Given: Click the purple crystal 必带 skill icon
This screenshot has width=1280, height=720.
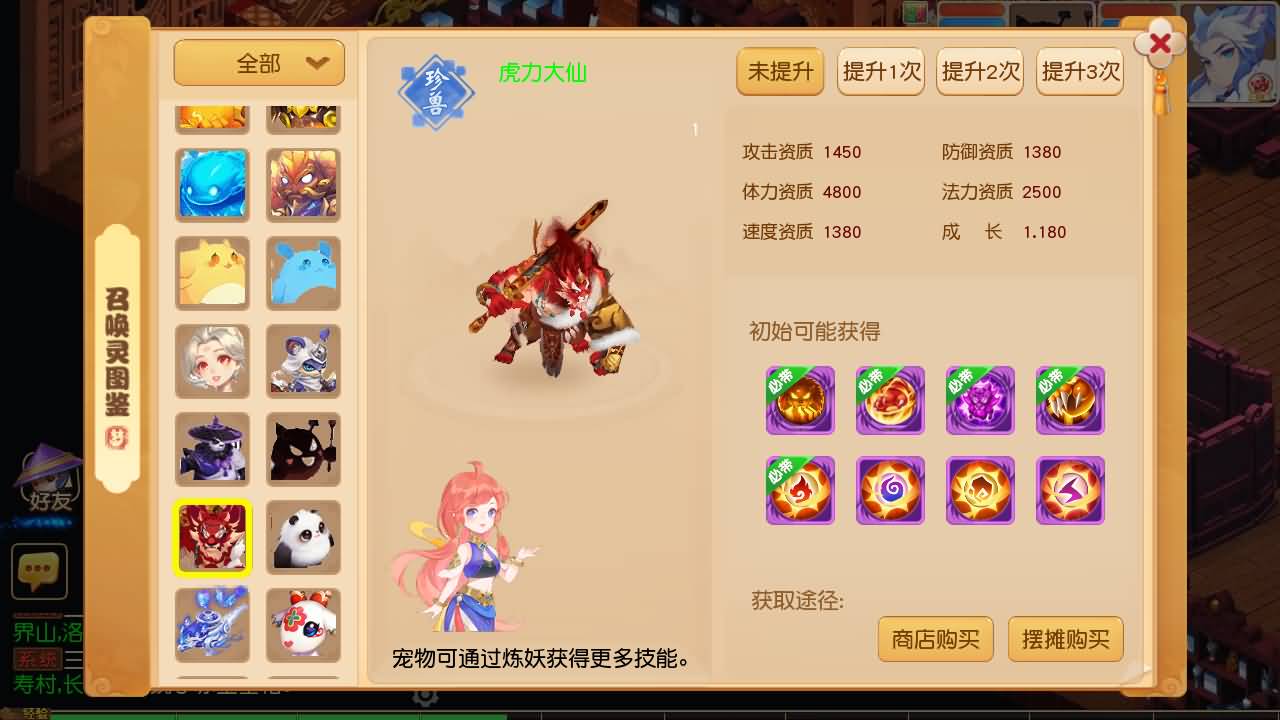Looking at the screenshot, I should (980, 400).
